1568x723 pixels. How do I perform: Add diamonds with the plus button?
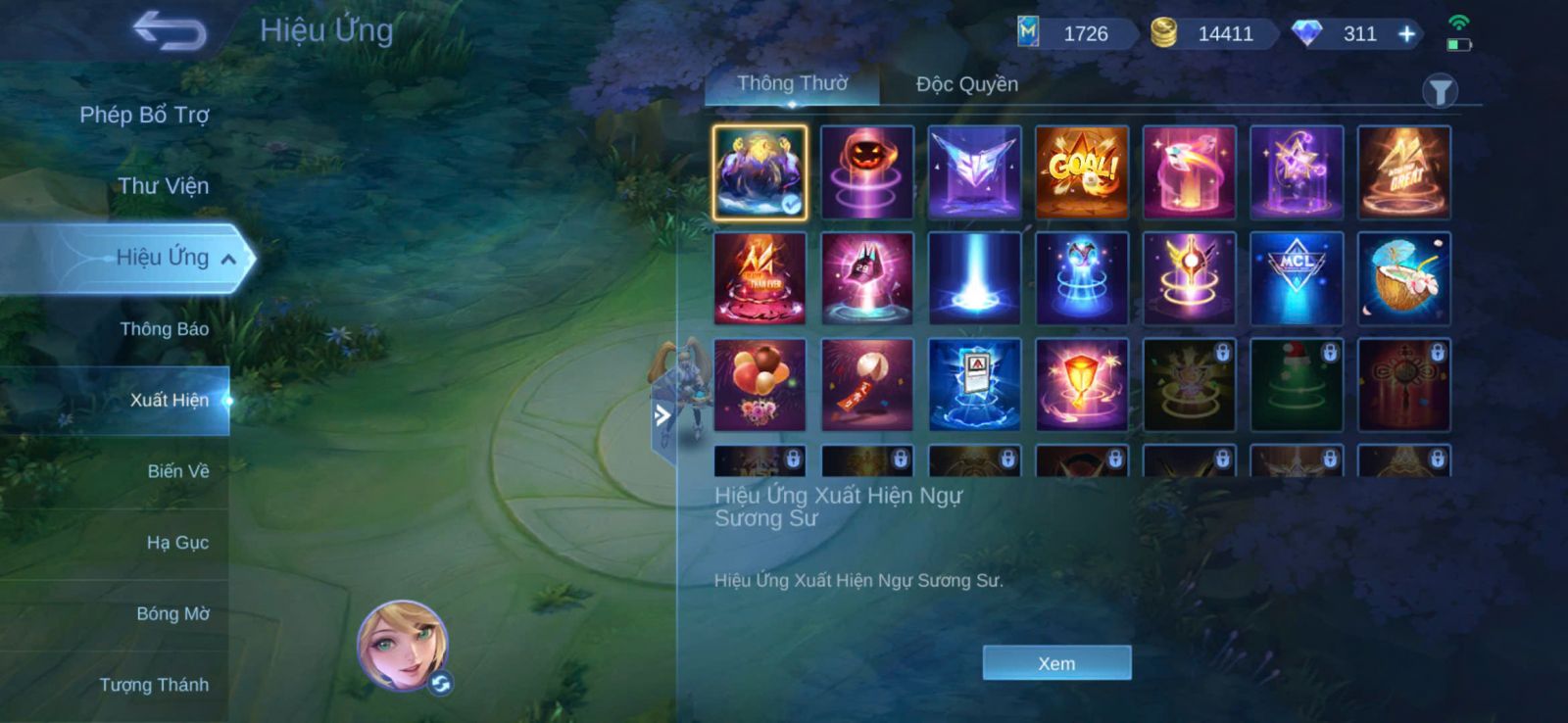click(1406, 34)
